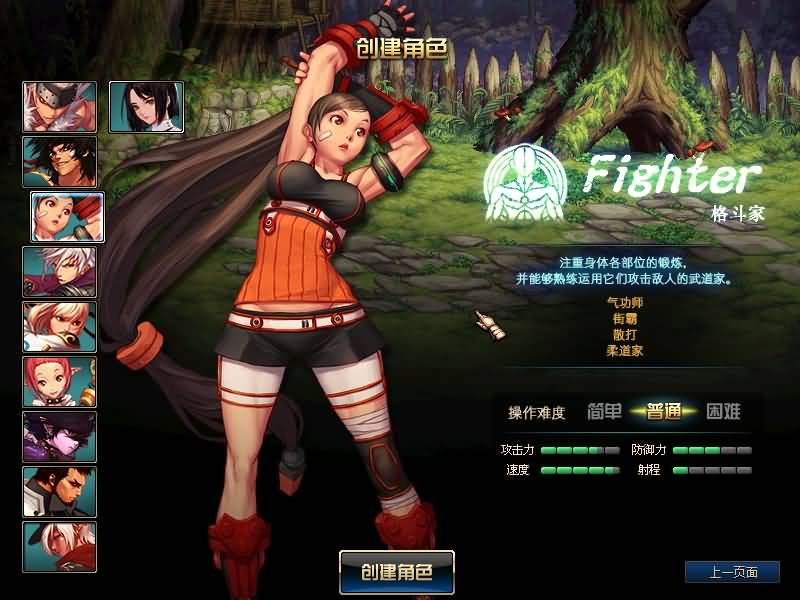Choose the purple-skinned dark mage portrait

click(x=60, y=437)
